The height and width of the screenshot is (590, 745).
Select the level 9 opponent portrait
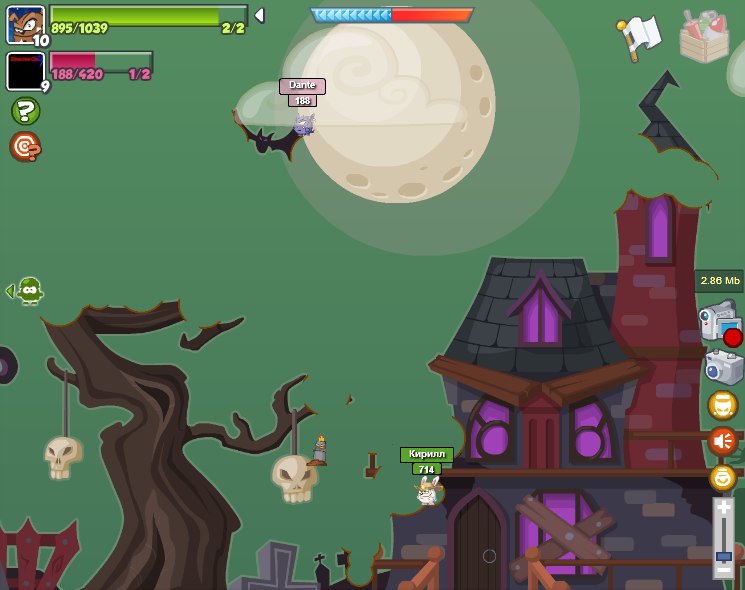(25, 71)
